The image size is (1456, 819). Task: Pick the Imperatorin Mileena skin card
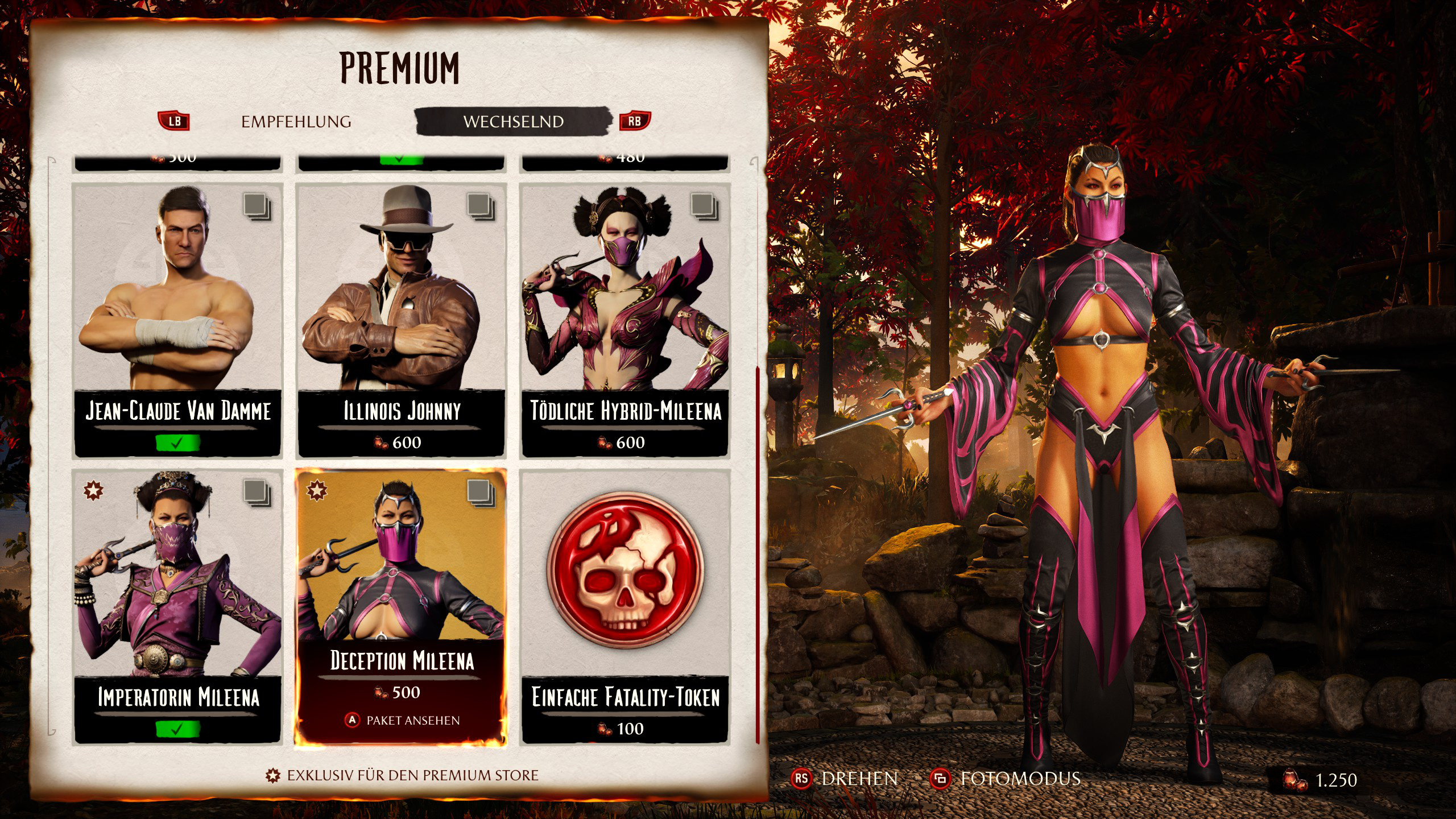click(x=177, y=606)
